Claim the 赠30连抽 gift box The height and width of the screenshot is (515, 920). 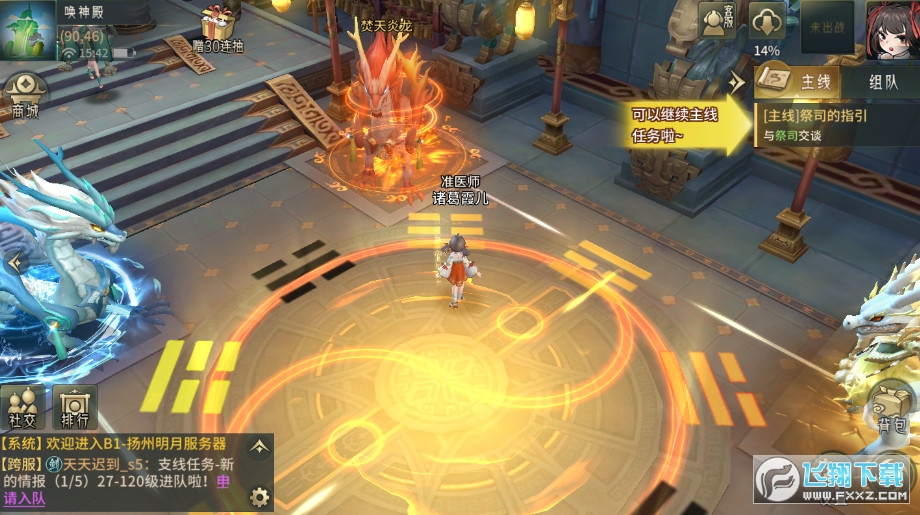(x=216, y=27)
